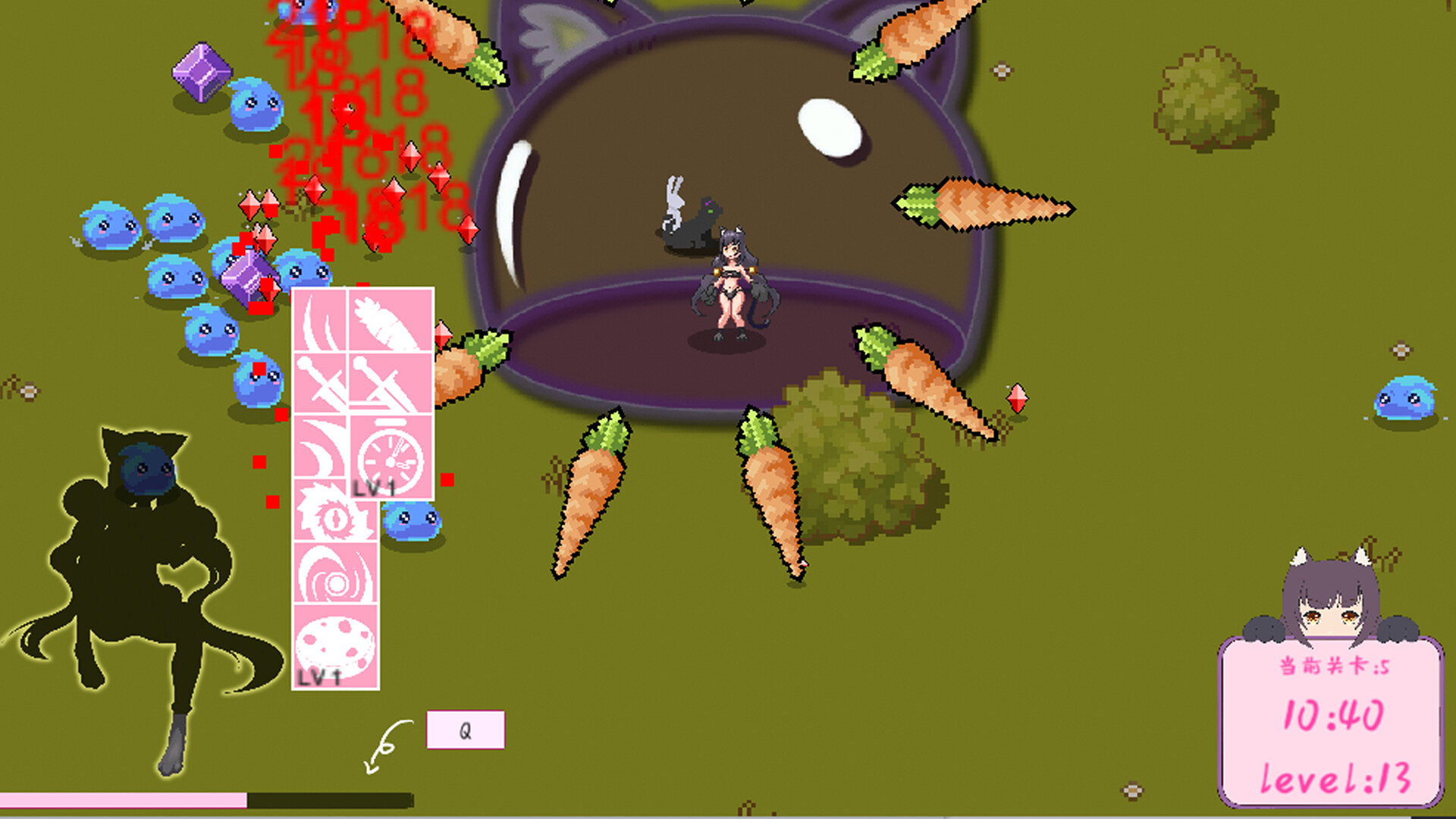Click the Q key prompt box
The image size is (1456, 819).
pos(464,730)
